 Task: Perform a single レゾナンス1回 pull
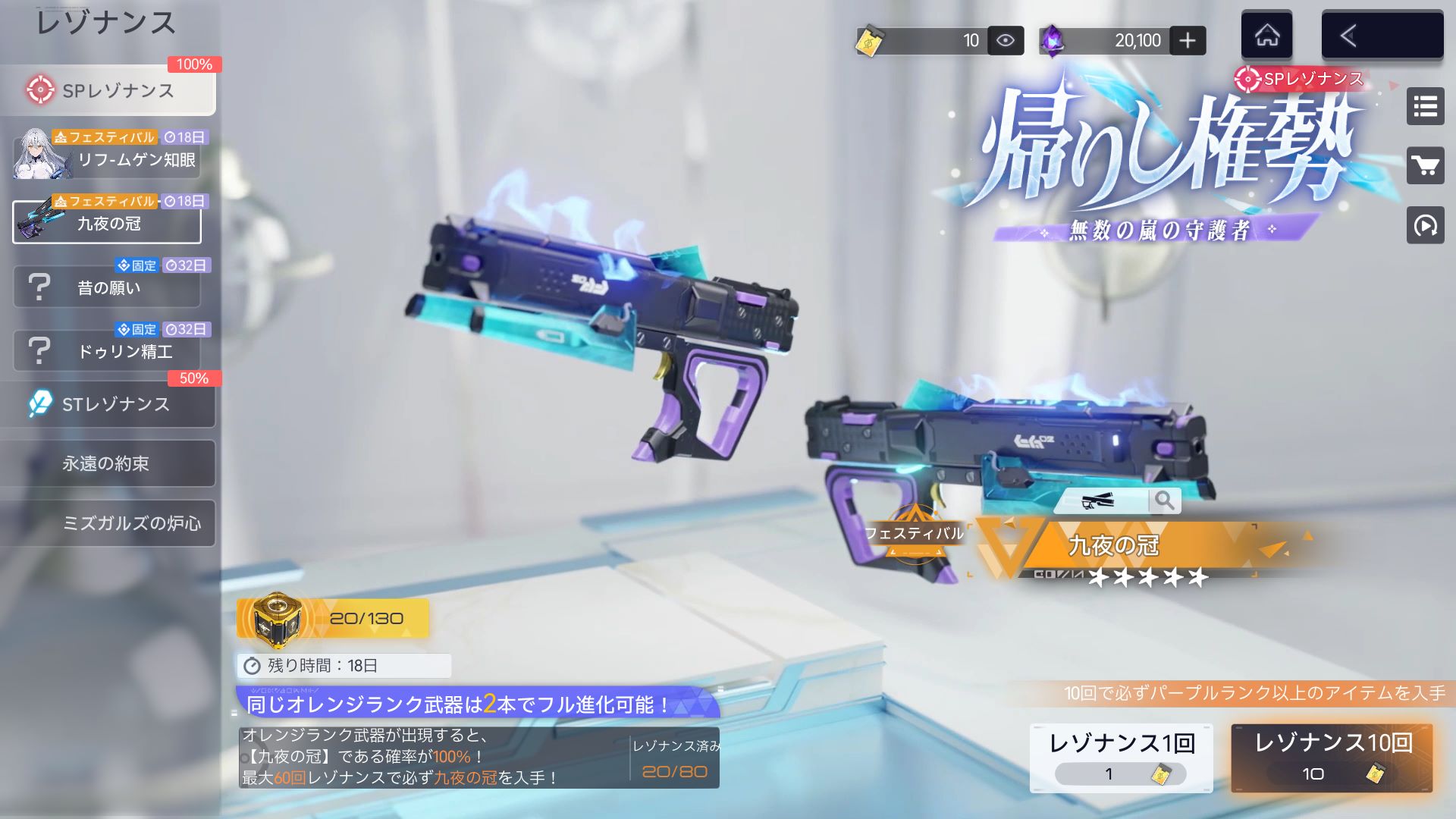(x=1121, y=758)
